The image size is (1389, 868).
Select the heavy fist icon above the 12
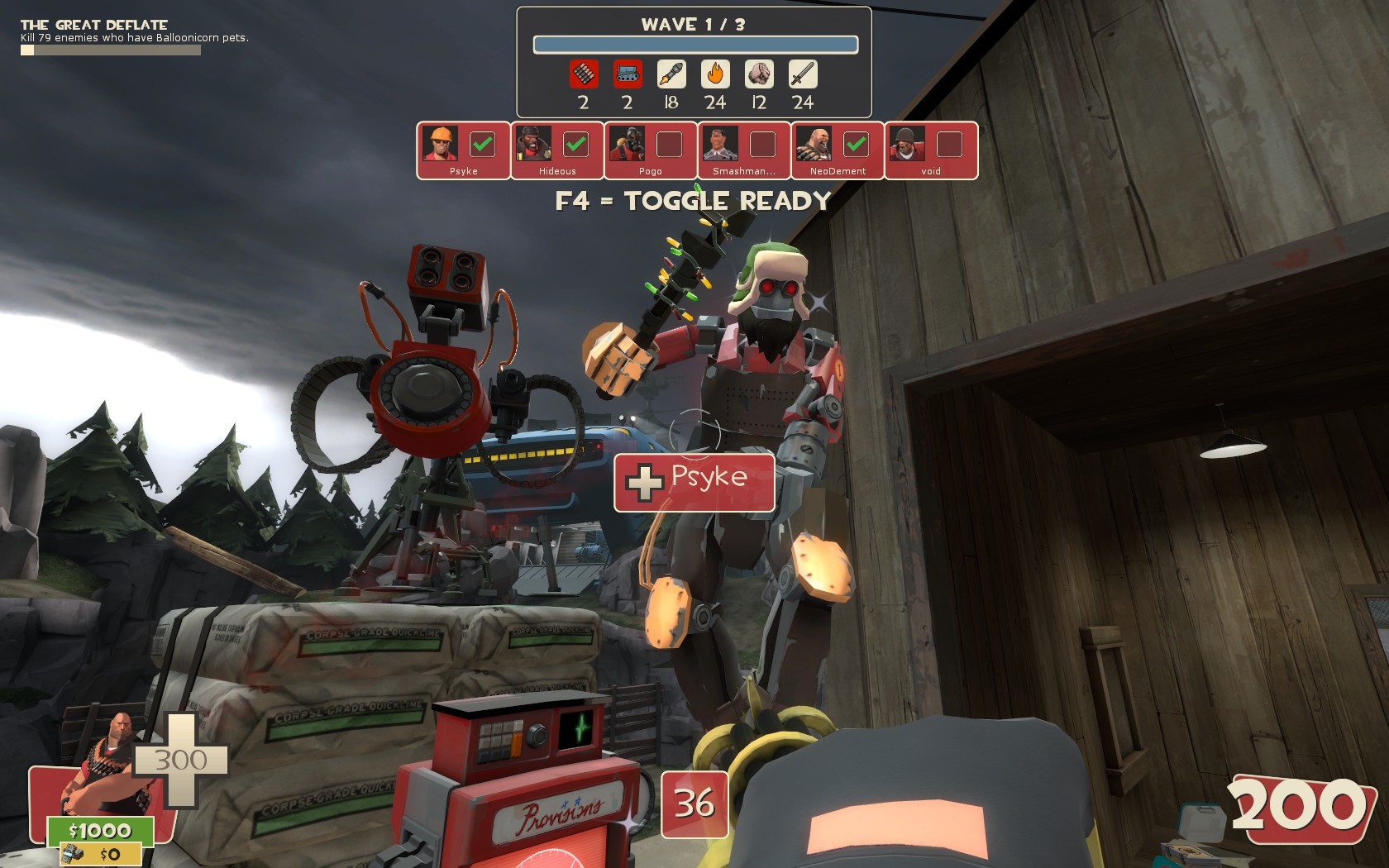pos(758,76)
